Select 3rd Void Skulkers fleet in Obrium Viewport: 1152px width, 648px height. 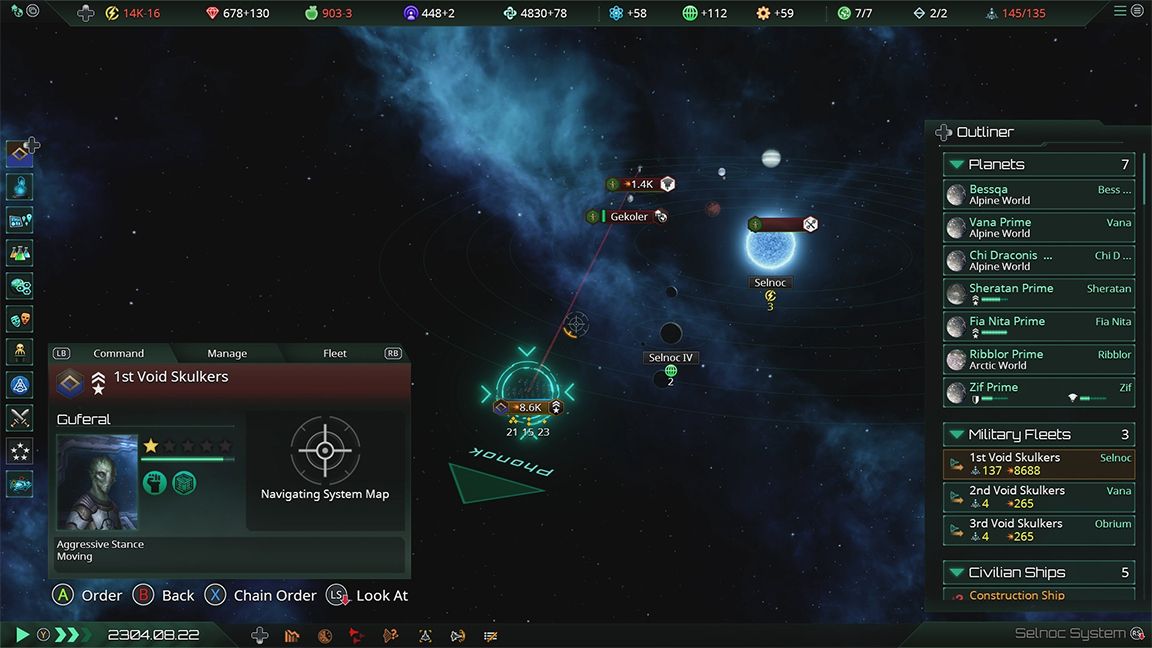[x=1039, y=530]
